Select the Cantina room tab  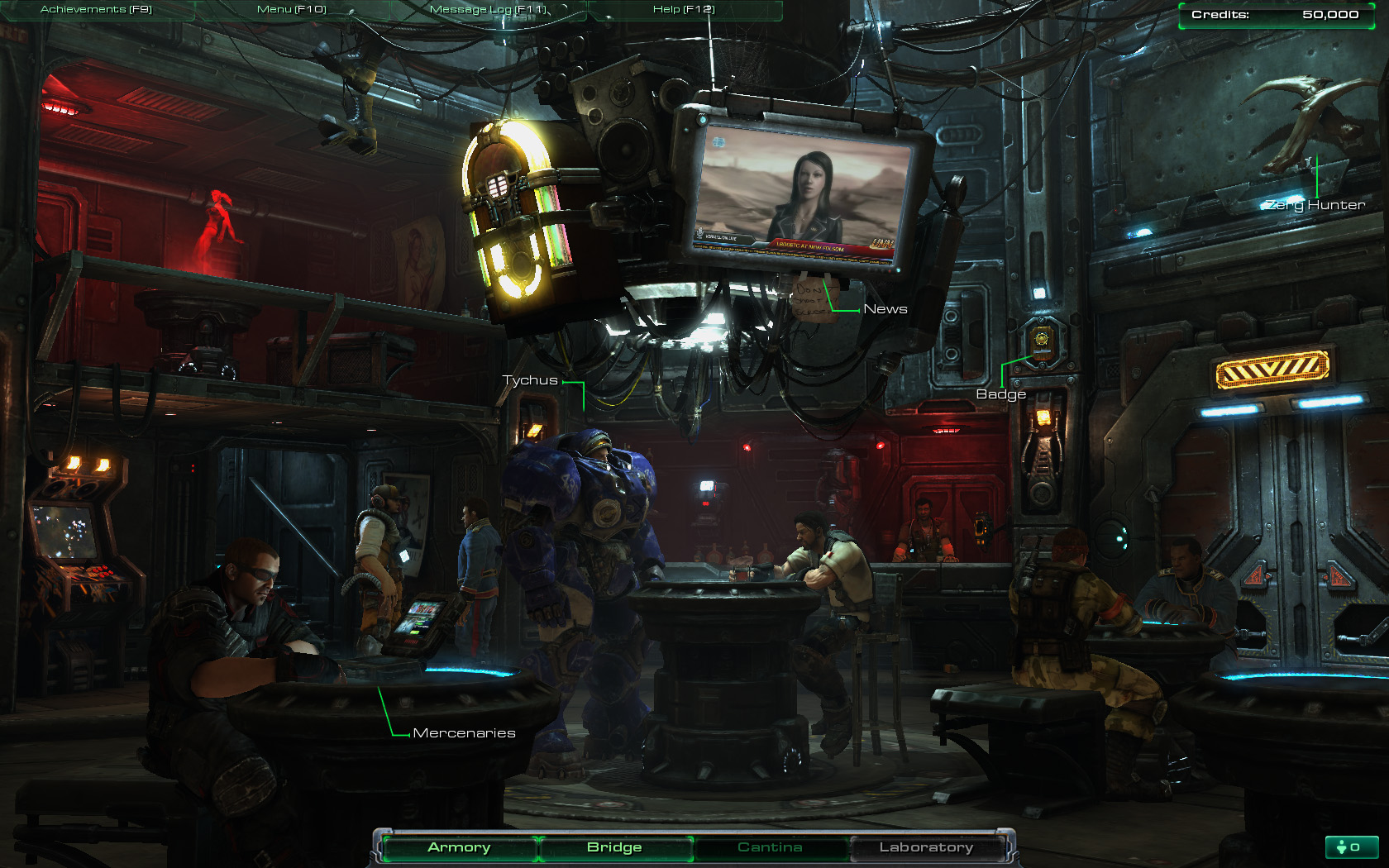click(x=770, y=847)
